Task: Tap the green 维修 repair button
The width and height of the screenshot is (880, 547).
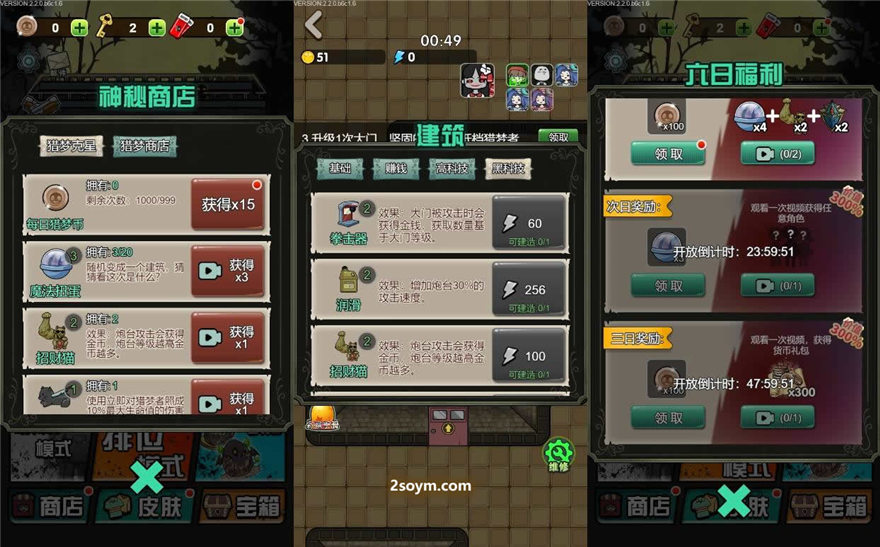Action: click(x=558, y=454)
